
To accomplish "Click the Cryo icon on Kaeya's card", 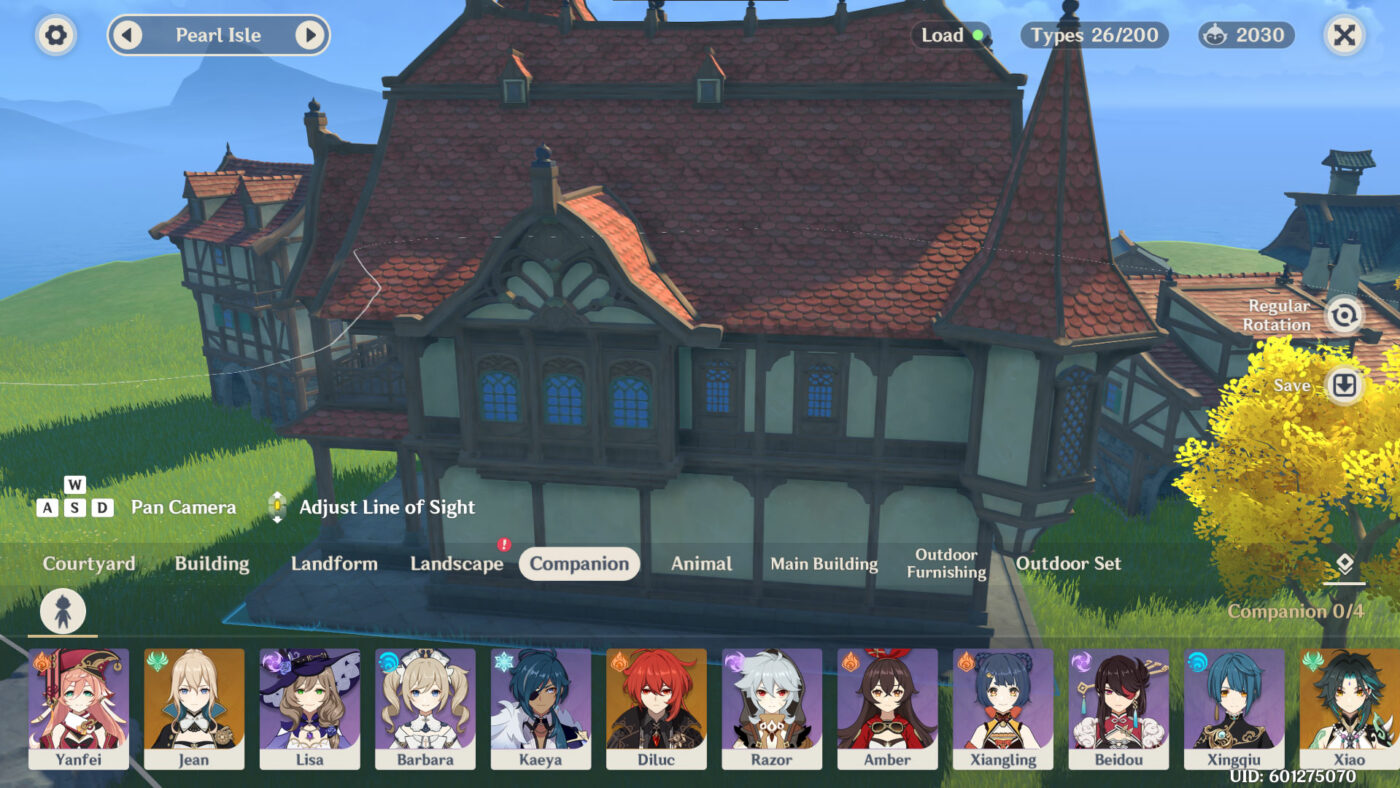I will 504,660.
